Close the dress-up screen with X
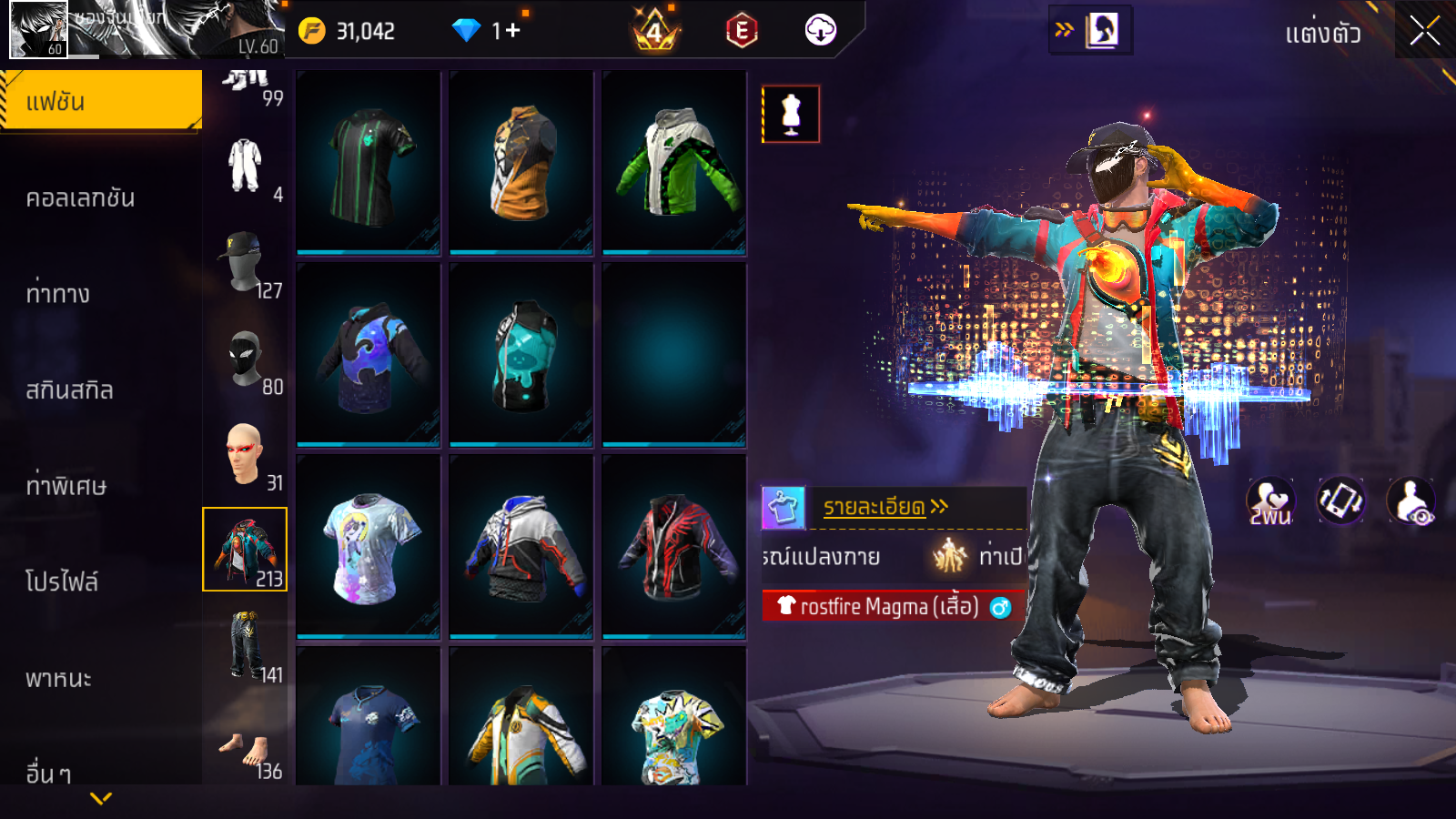Image resolution: width=1456 pixels, height=819 pixels. click(x=1424, y=32)
